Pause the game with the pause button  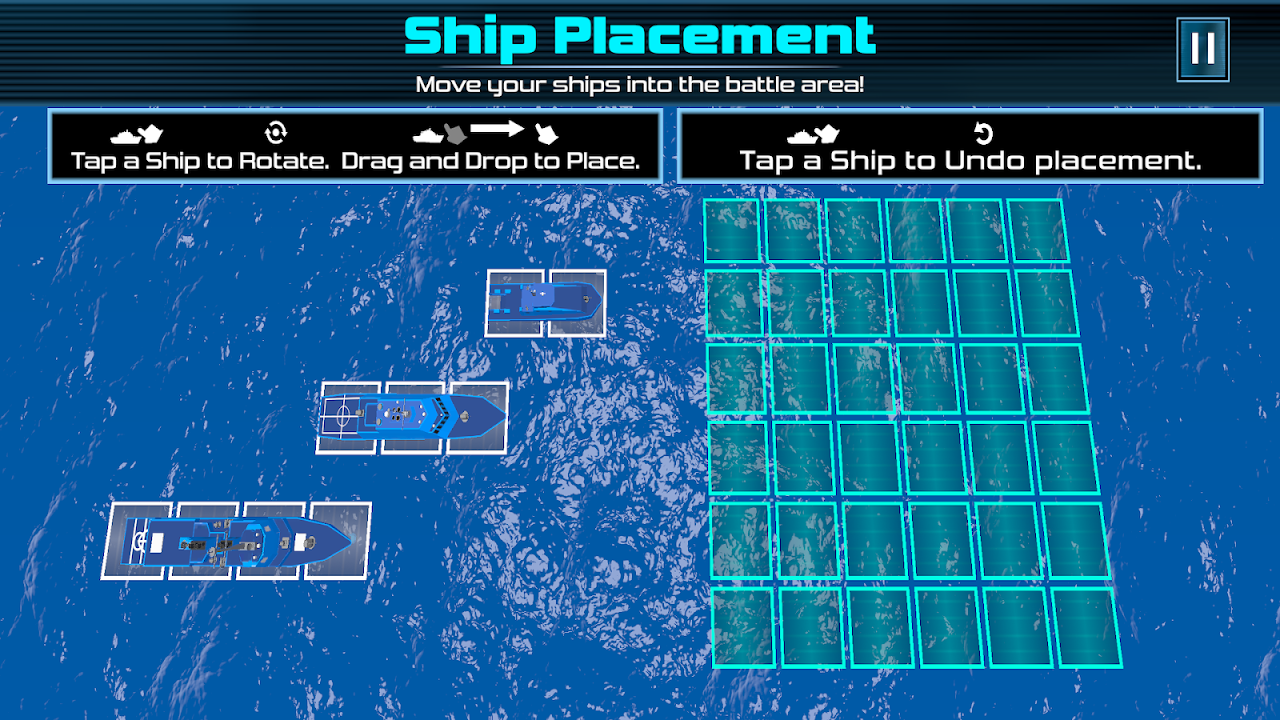[1203, 49]
